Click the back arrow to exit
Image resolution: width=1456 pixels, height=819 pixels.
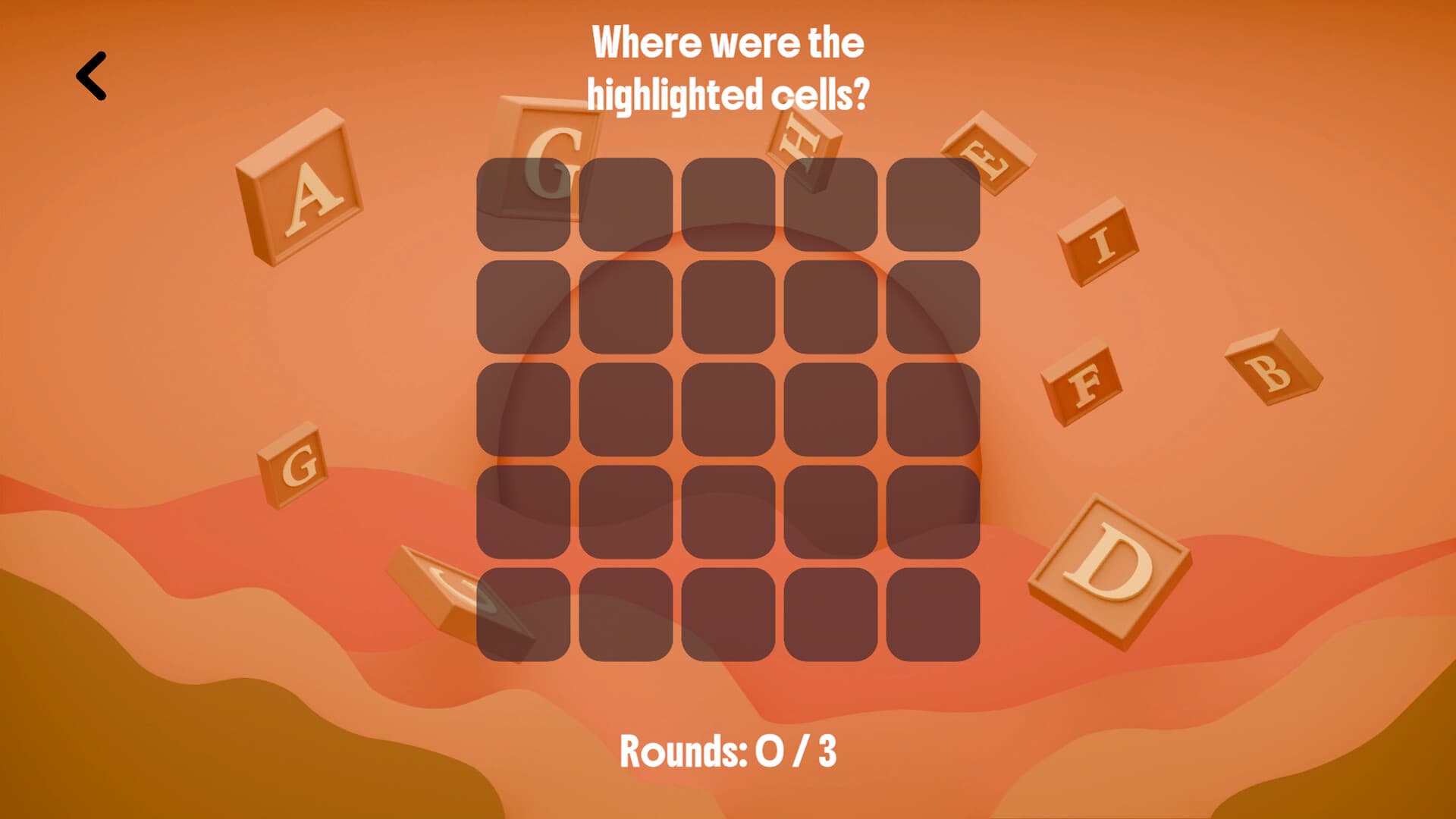(91, 75)
